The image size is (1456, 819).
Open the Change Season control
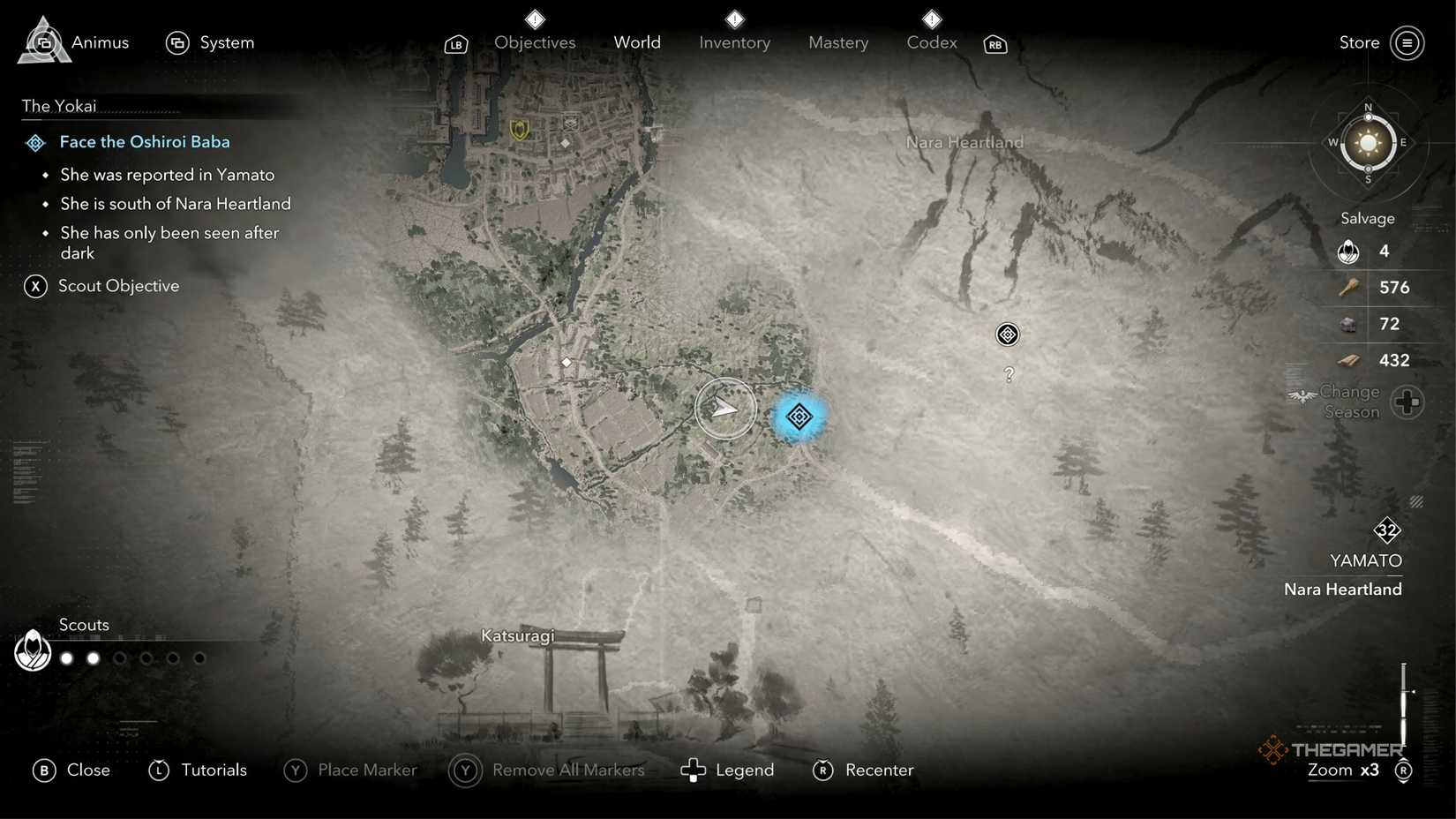pos(1407,402)
